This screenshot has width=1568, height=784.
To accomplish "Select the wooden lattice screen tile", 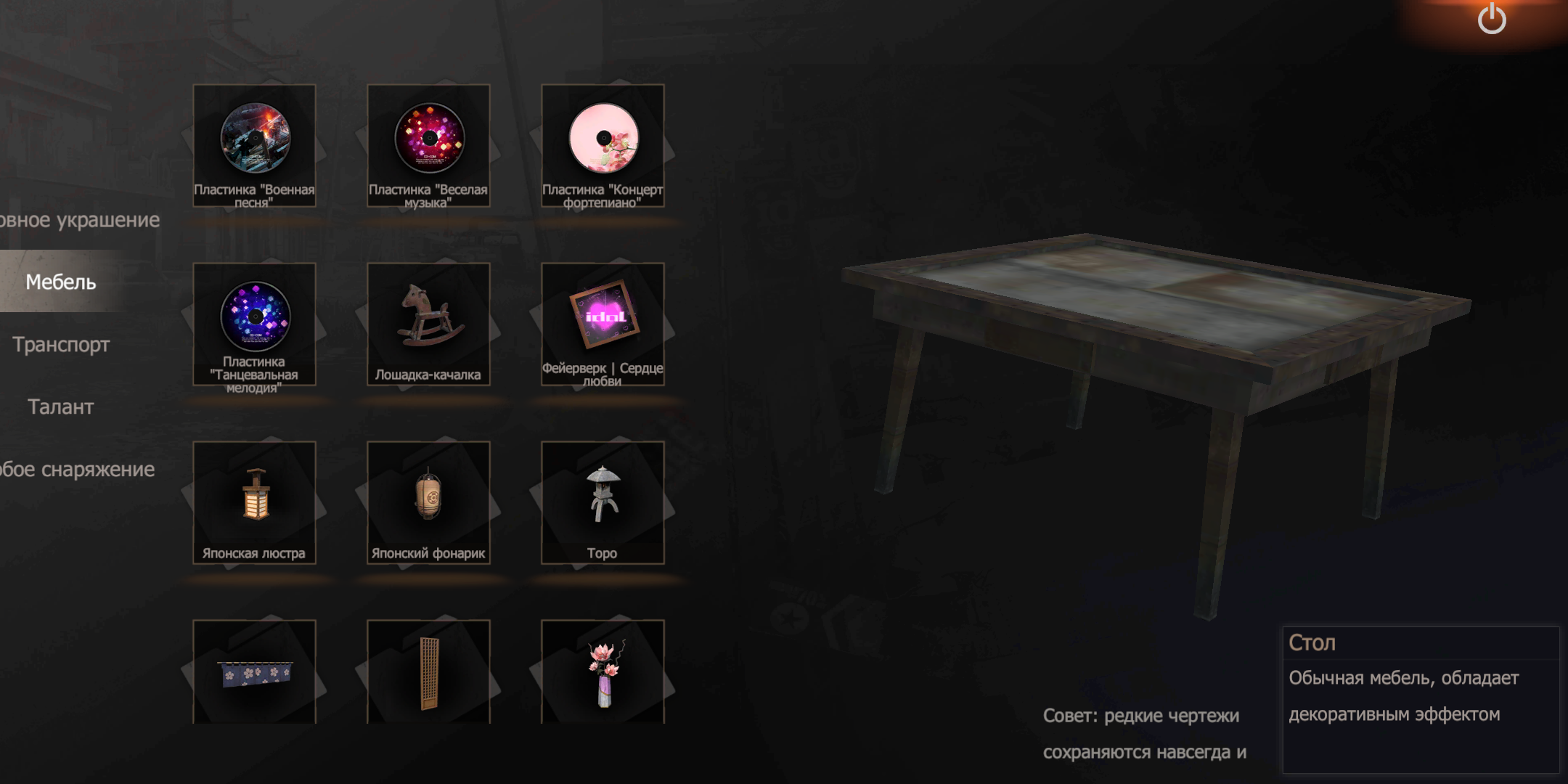I will point(428,672).
